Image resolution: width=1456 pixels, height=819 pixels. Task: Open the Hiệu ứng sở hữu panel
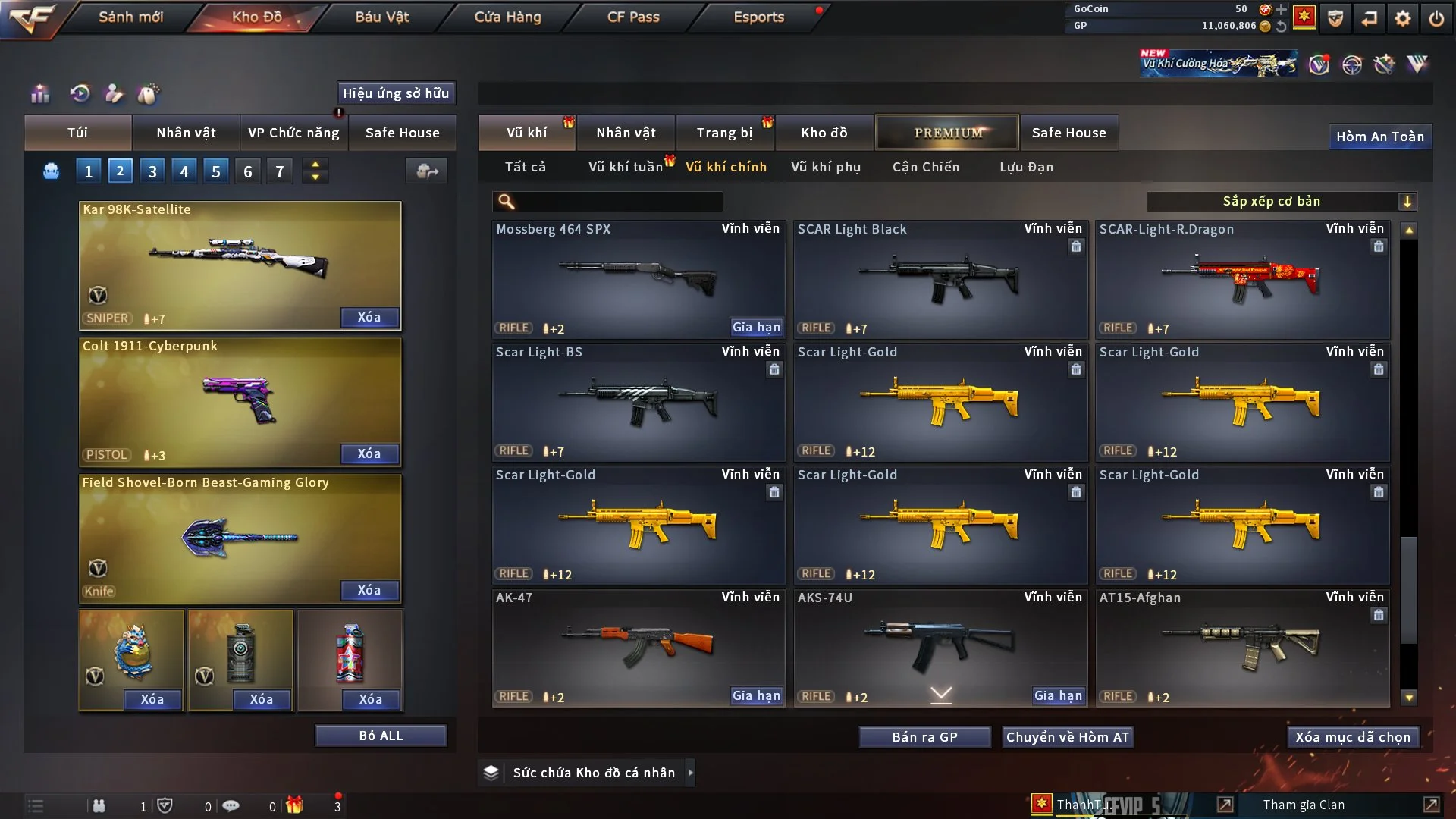tap(396, 93)
